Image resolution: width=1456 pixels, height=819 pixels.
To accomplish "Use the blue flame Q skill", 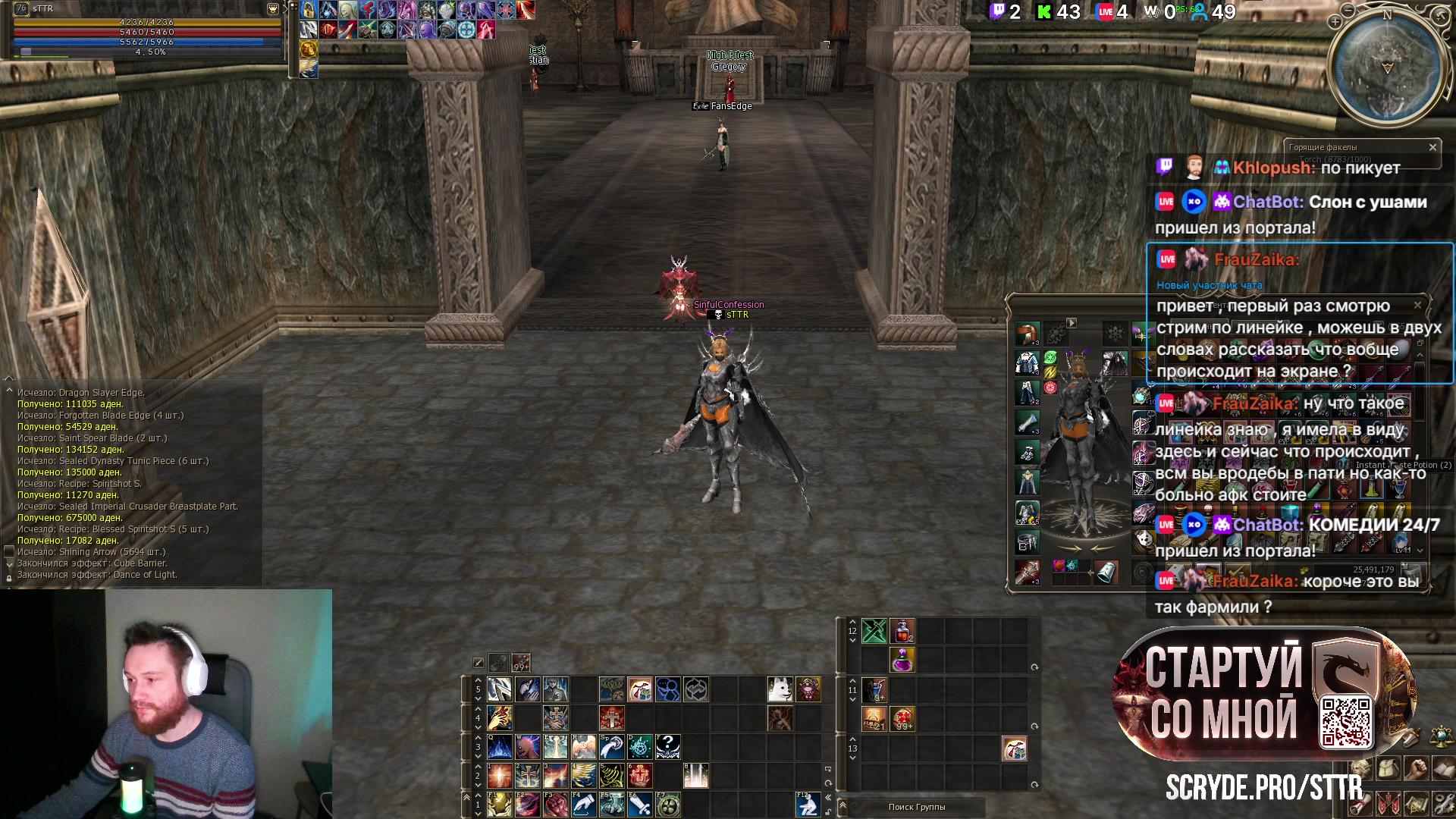I will 499,747.
